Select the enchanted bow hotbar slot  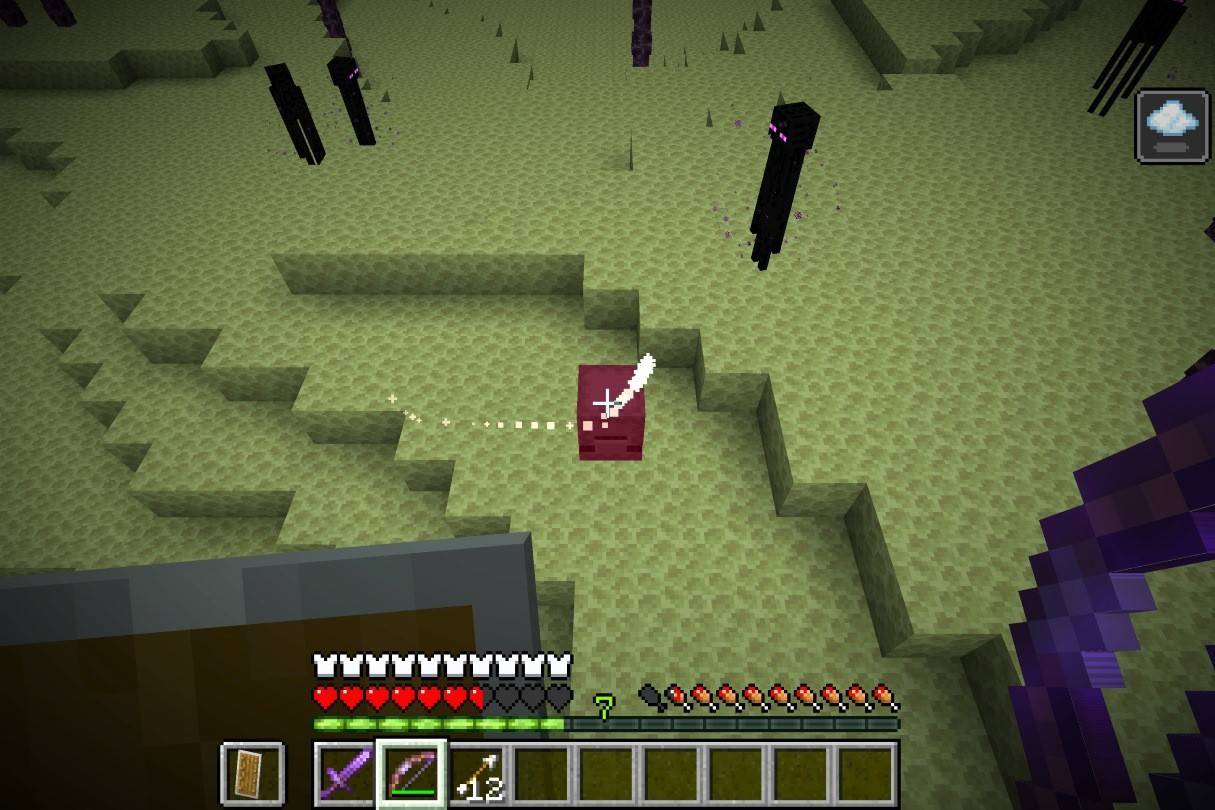(411, 773)
